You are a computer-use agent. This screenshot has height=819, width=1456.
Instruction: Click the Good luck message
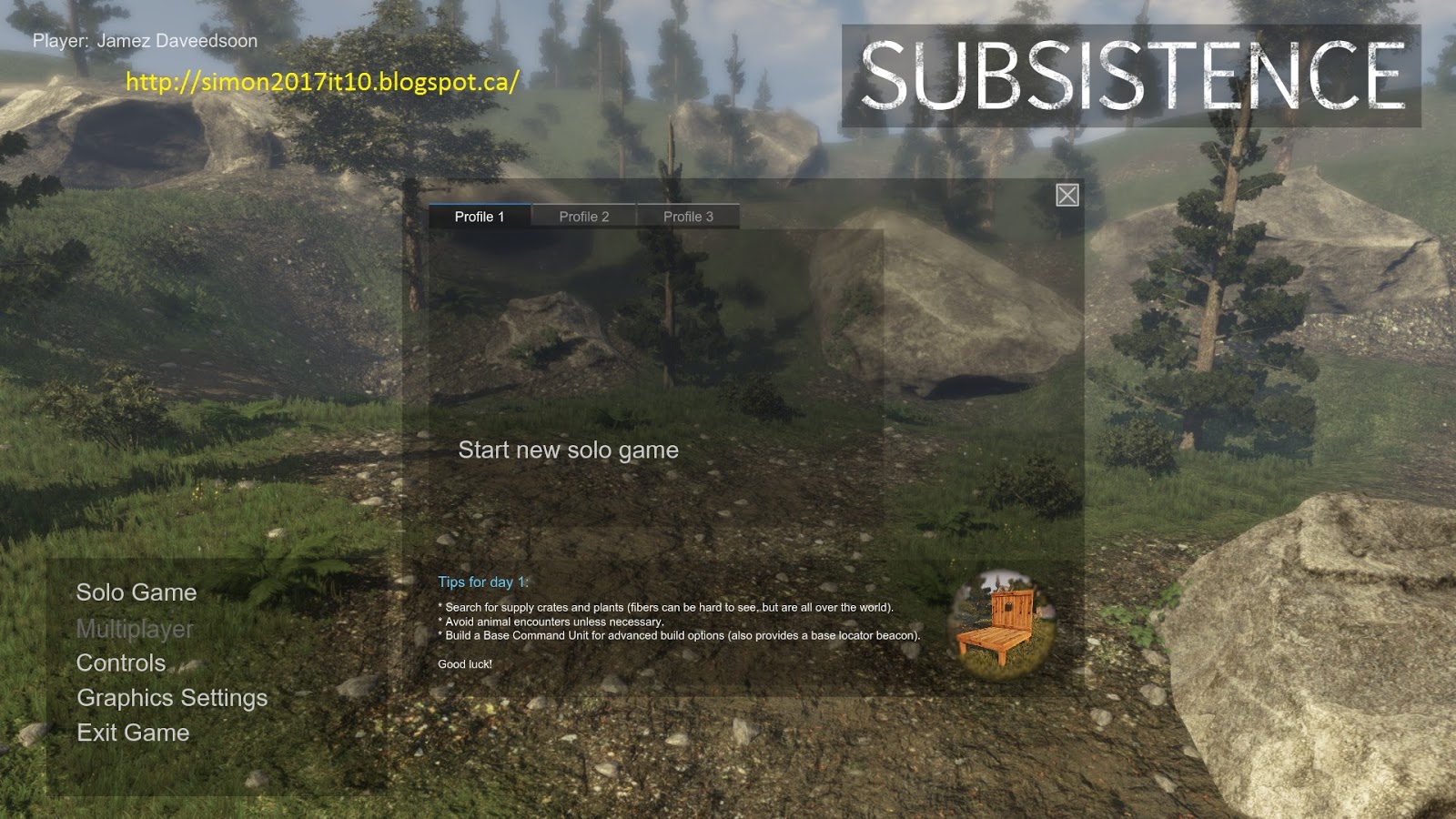[x=464, y=663]
